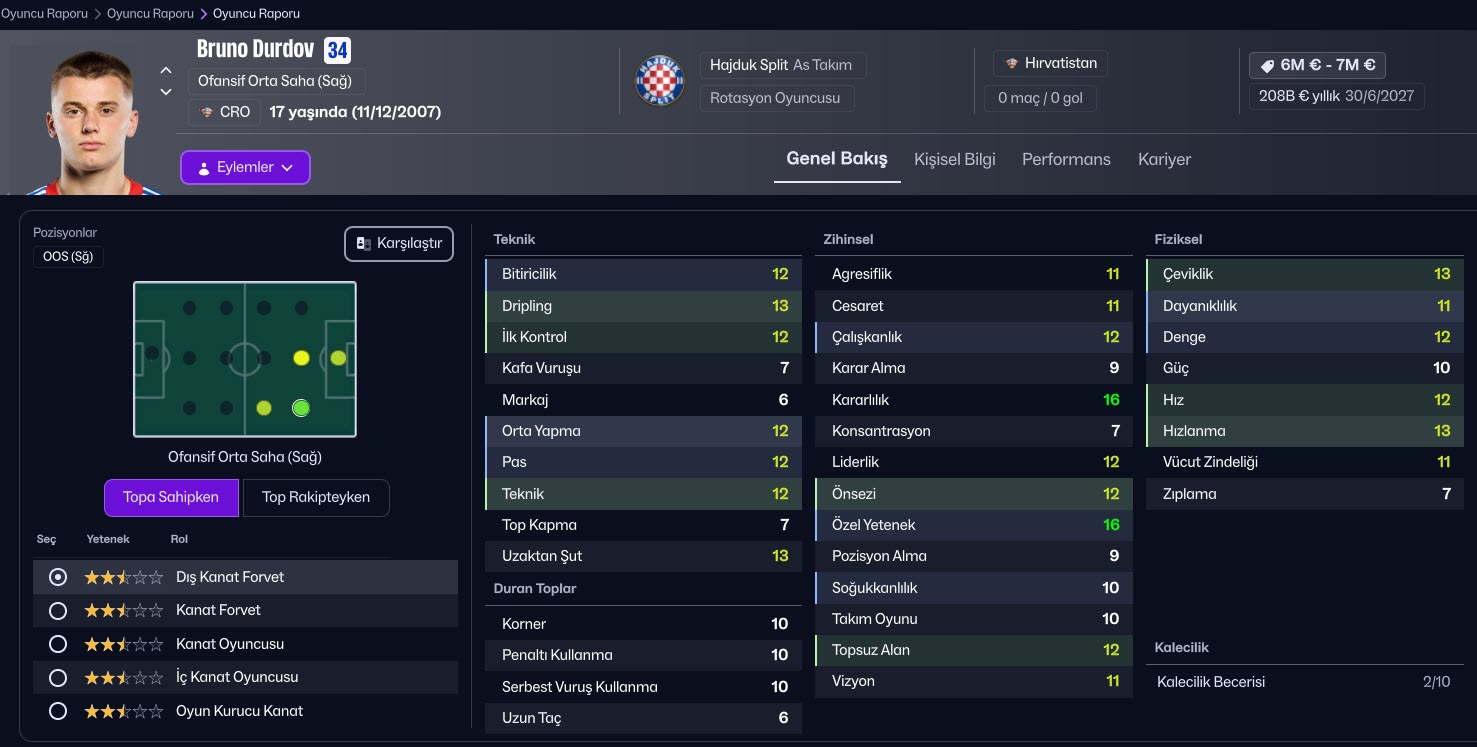
Task: Click the Rotasyon Oyuncusu squad status
Action: [x=776, y=98]
